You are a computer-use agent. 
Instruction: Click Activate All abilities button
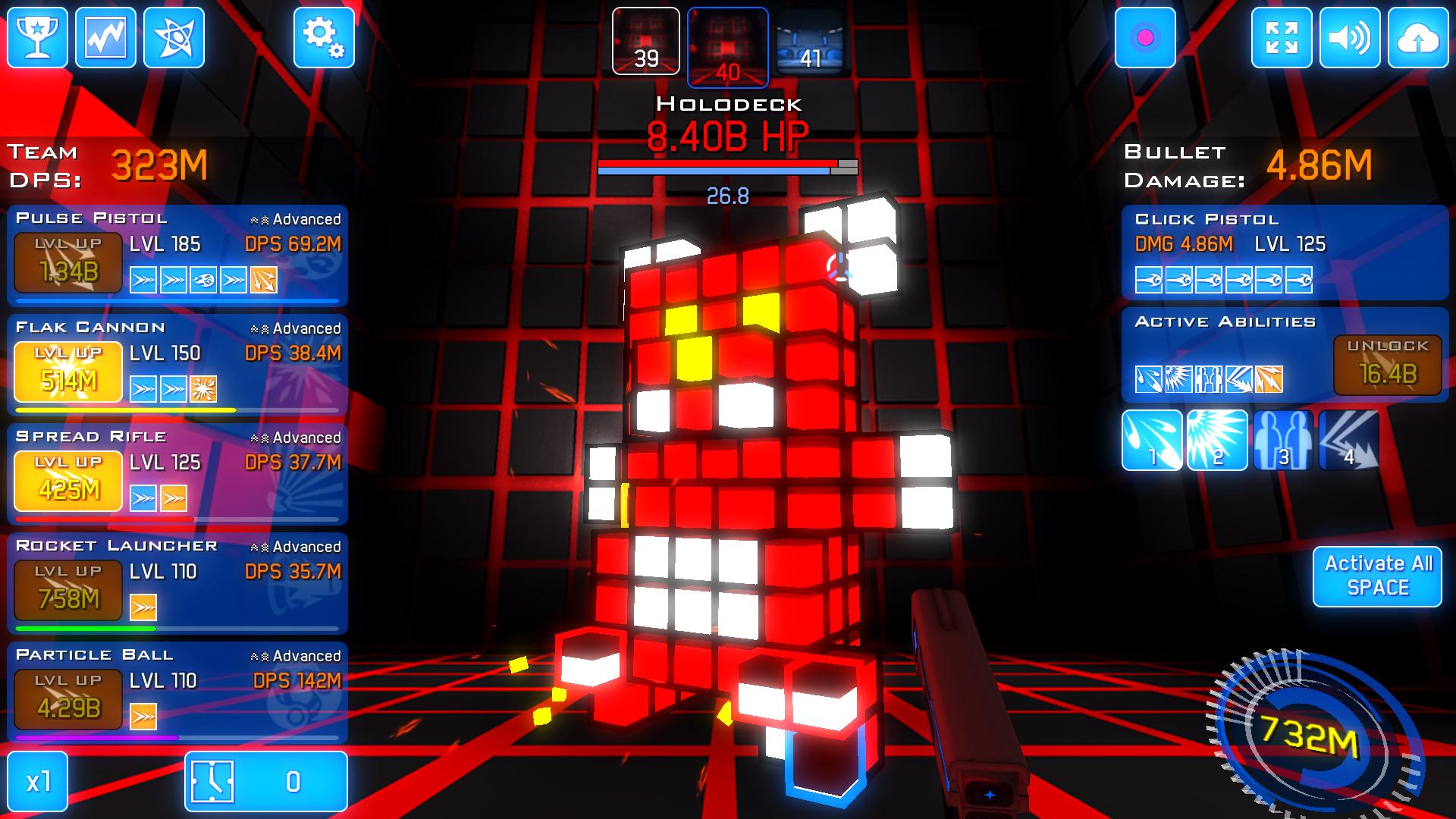coord(1377,576)
